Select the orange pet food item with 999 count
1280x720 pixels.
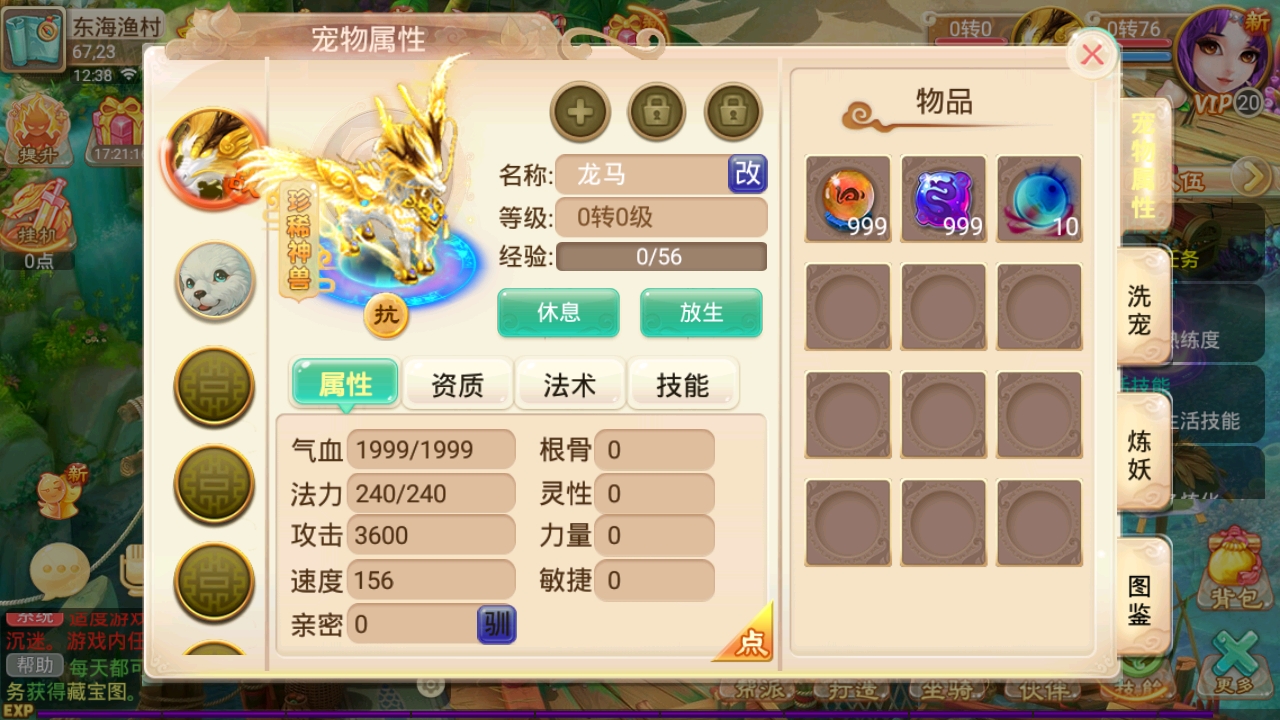[x=847, y=197]
